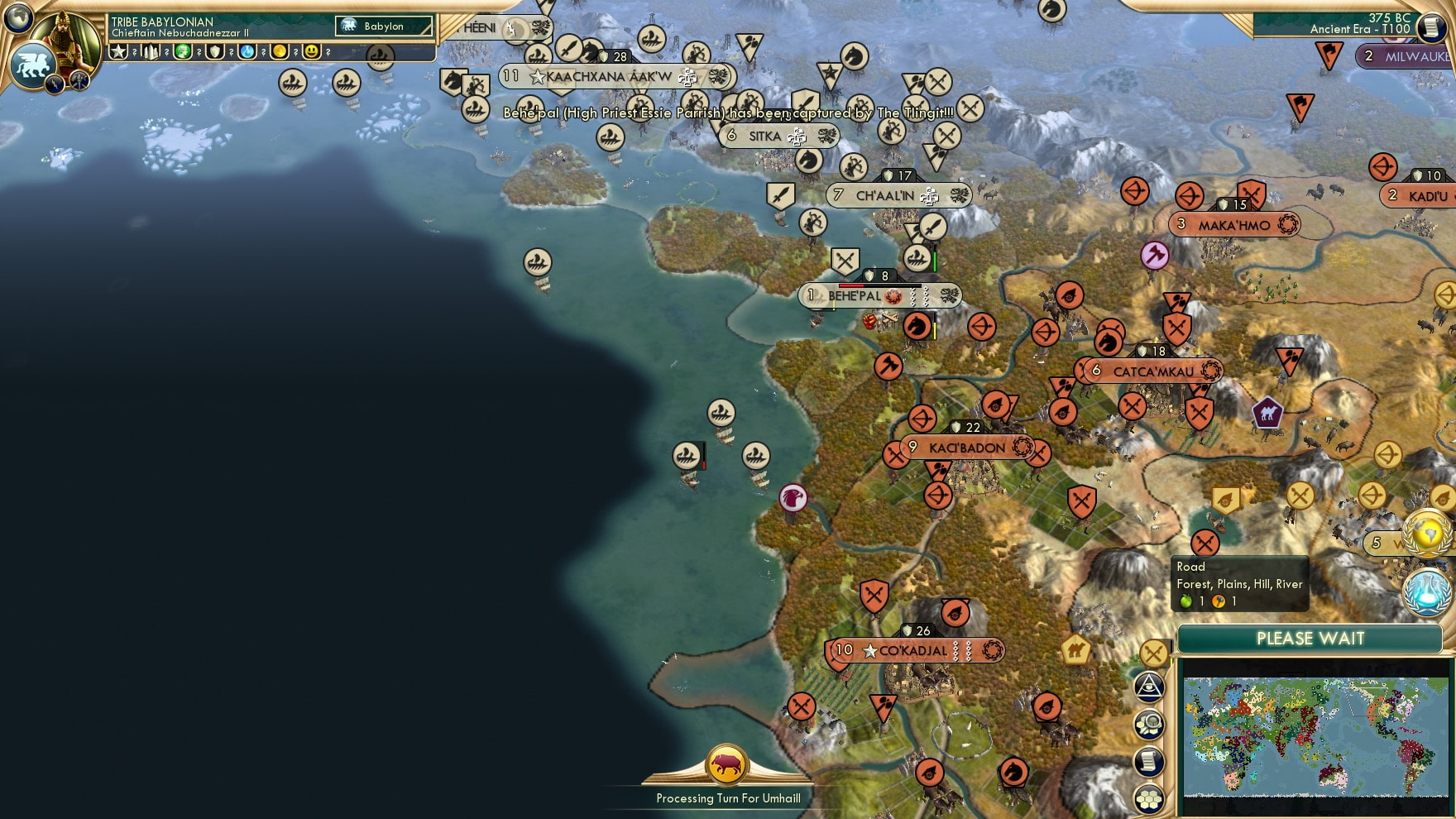Image resolution: width=1456 pixels, height=819 pixels.
Task: Click the PLEASE WAIT progress bar
Action: point(1310,639)
